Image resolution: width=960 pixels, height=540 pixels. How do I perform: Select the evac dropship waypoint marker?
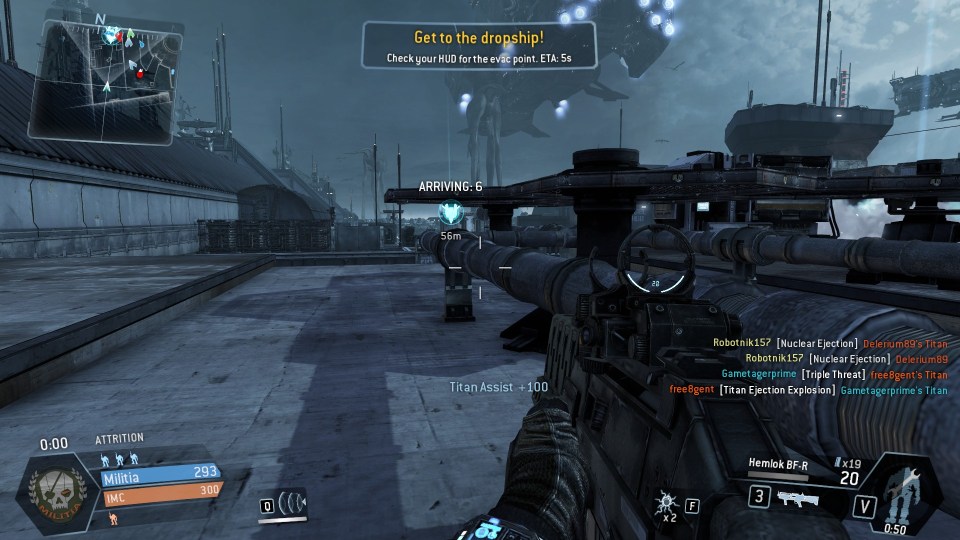[449, 214]
